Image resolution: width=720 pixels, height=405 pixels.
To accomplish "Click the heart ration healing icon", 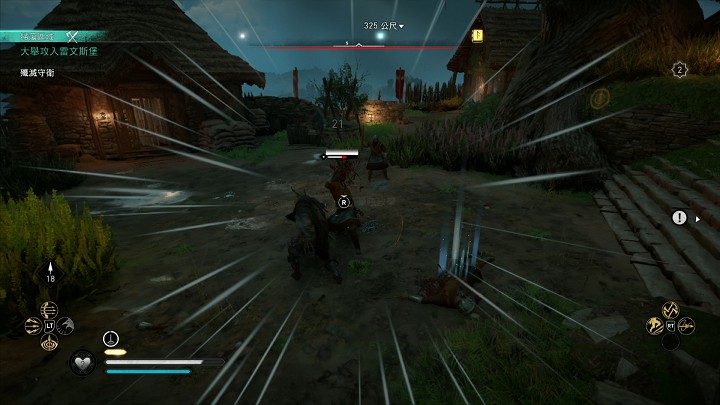I will pyautogui.click(x=82, y=361).
